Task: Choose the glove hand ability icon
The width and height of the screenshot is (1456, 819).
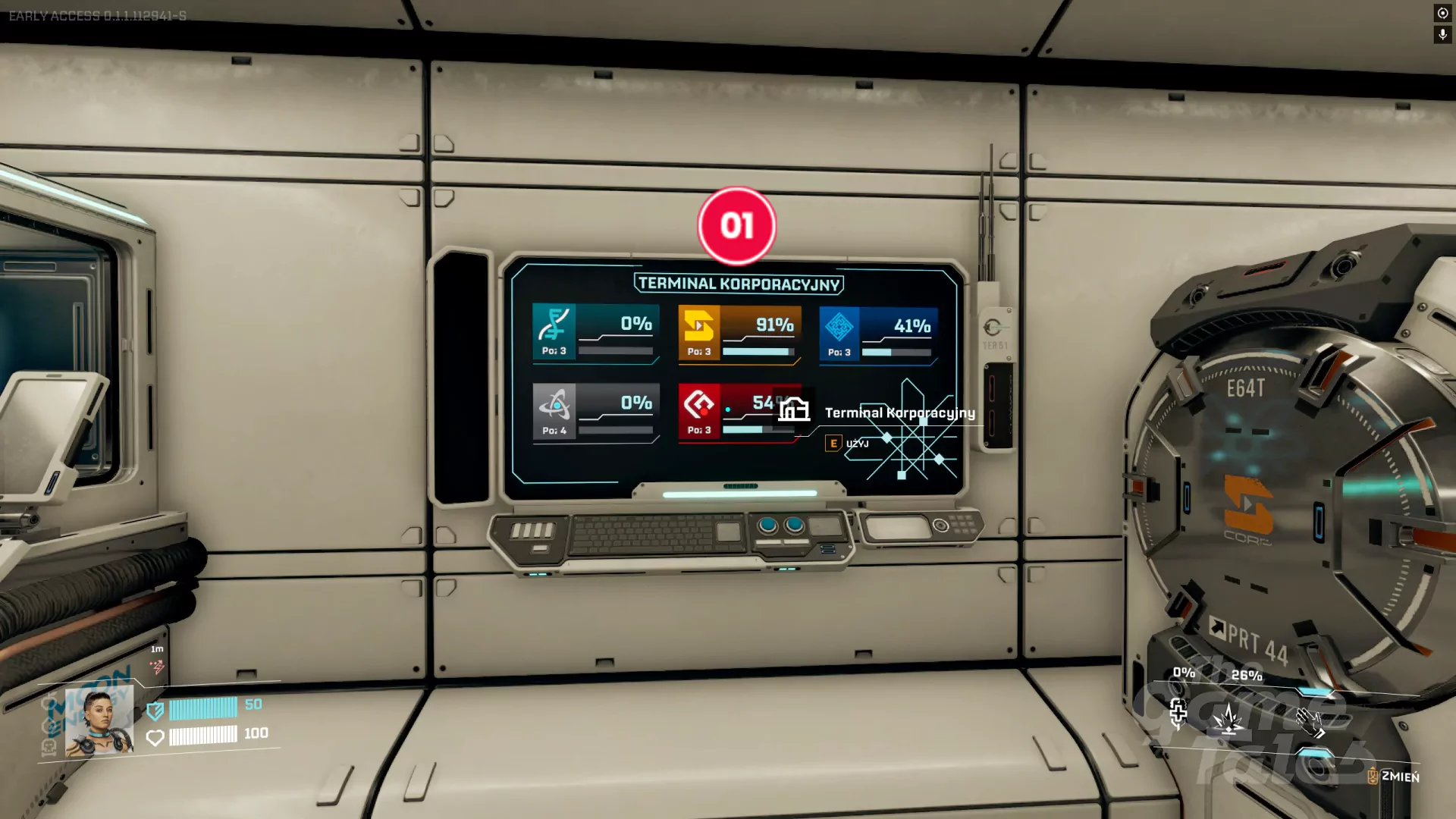Action: point(1310,723)
